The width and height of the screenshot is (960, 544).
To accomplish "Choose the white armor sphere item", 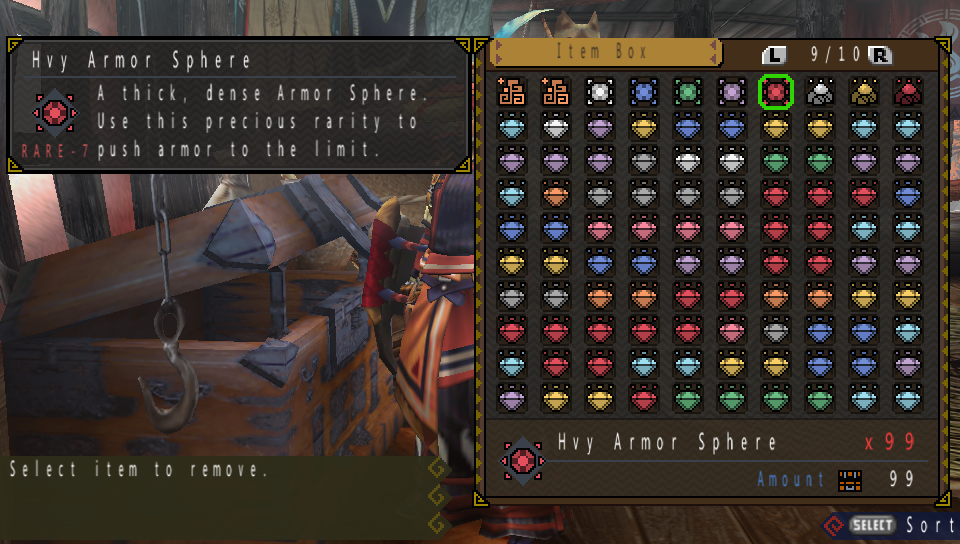I will (599, 92).
